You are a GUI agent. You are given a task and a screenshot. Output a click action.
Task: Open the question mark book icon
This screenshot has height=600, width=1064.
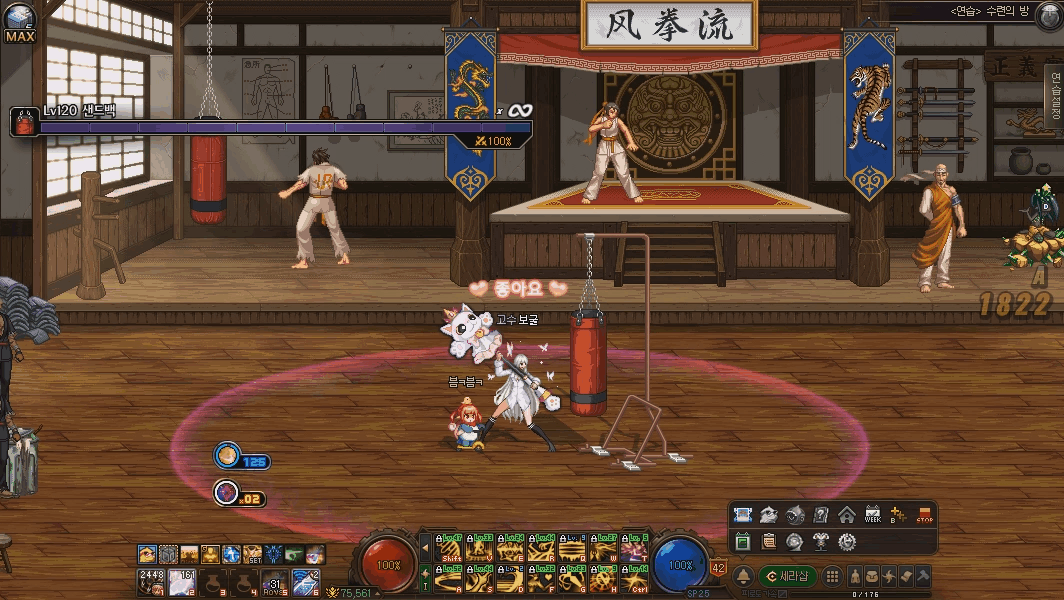[x=821, y=515]
